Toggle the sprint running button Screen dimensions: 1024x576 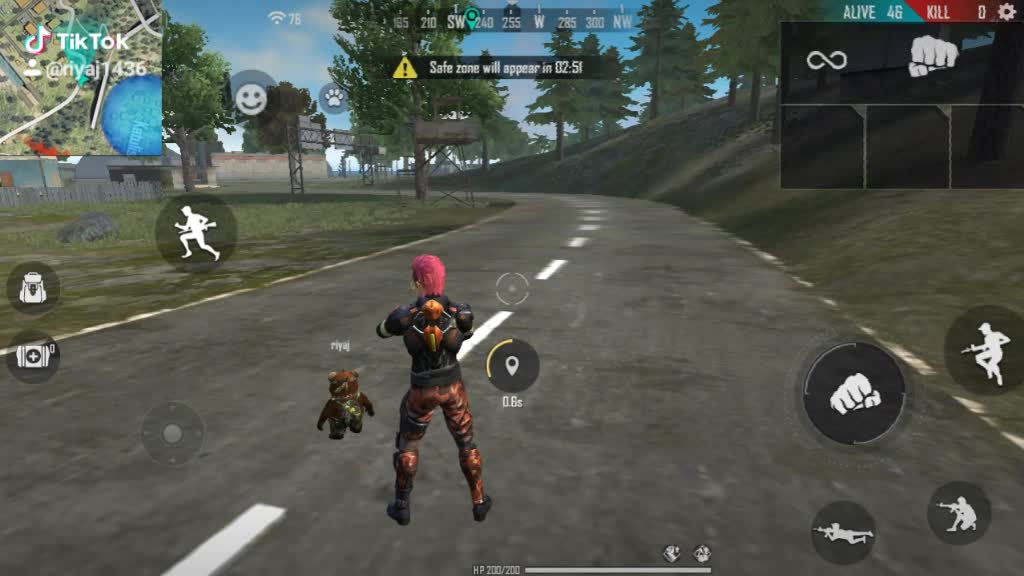coord(196,233)
